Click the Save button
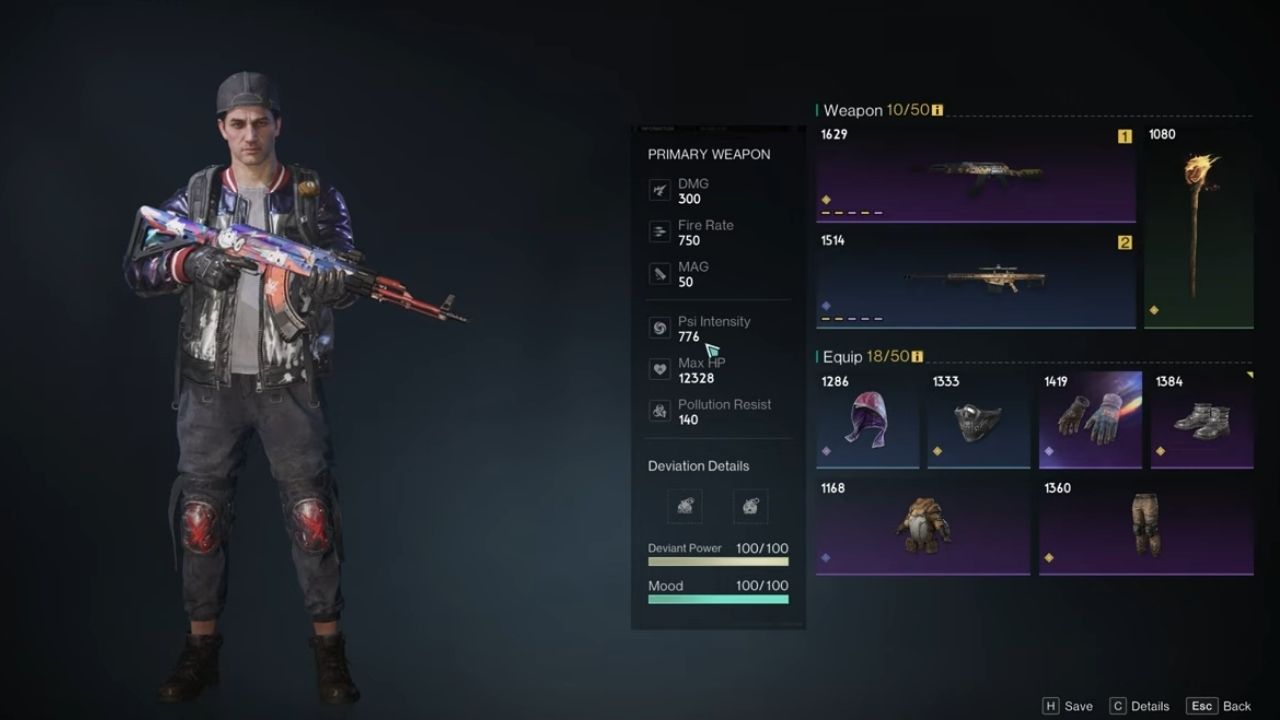This screenshot has width=1280, height=720. (x=1067, y=706)
